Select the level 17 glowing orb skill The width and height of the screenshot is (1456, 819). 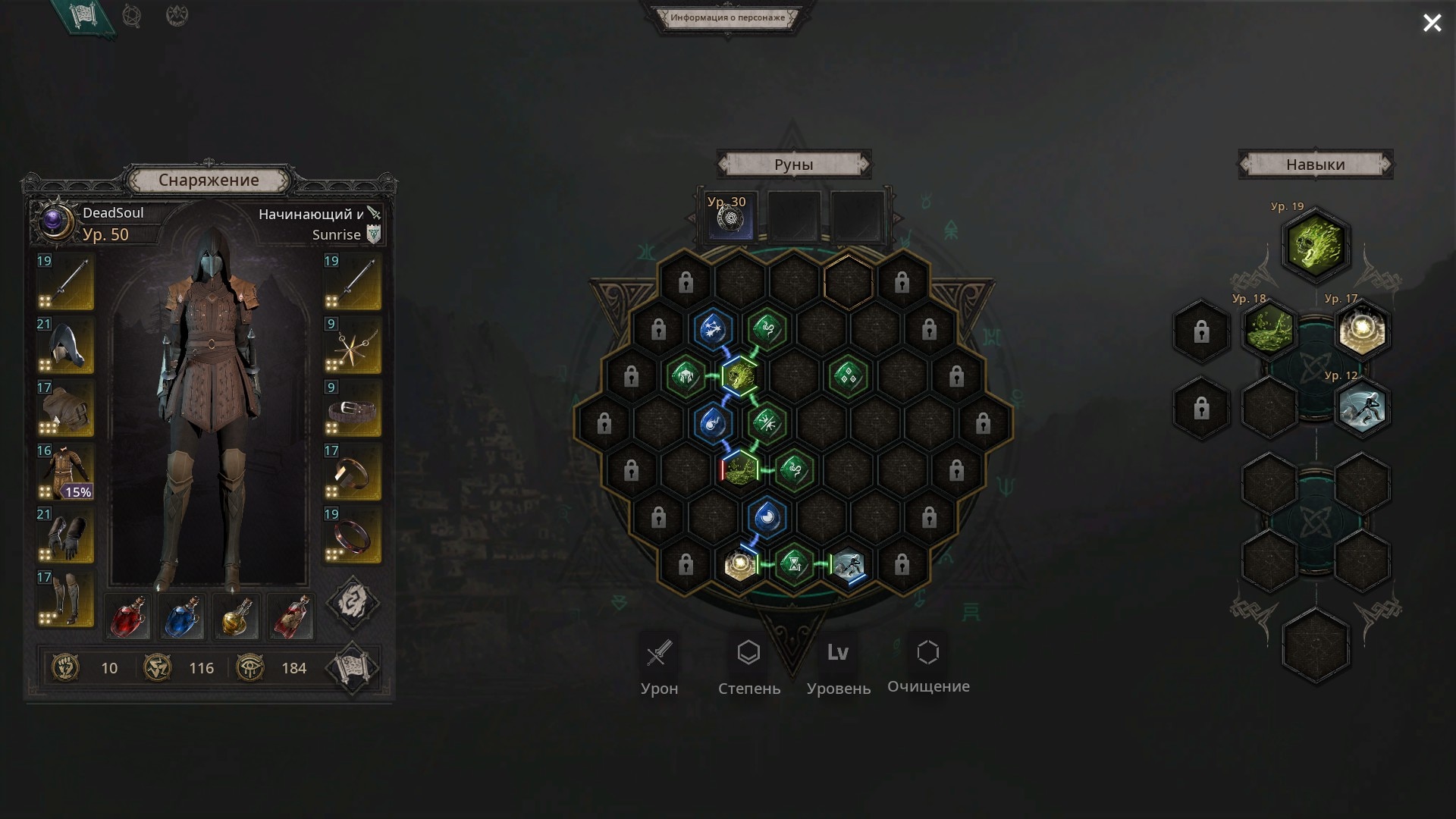1362,331
